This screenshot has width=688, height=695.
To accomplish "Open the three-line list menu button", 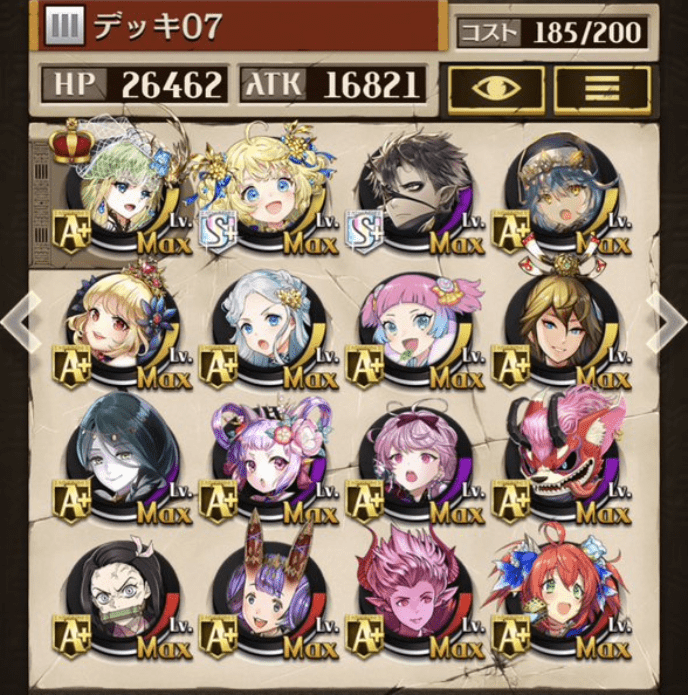I will pos(602,87).
